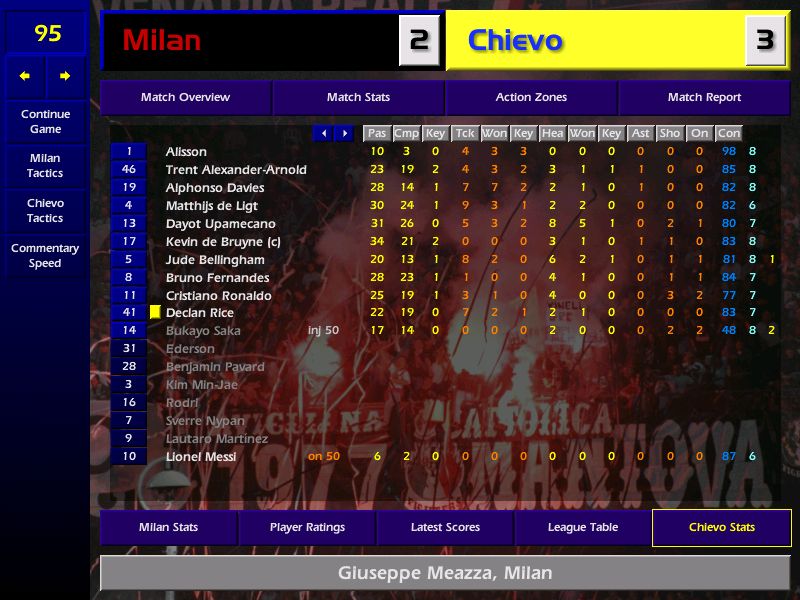Choose substitute Lionel Messi
Viewport: 800px width, 600px height.
(201, 456)
